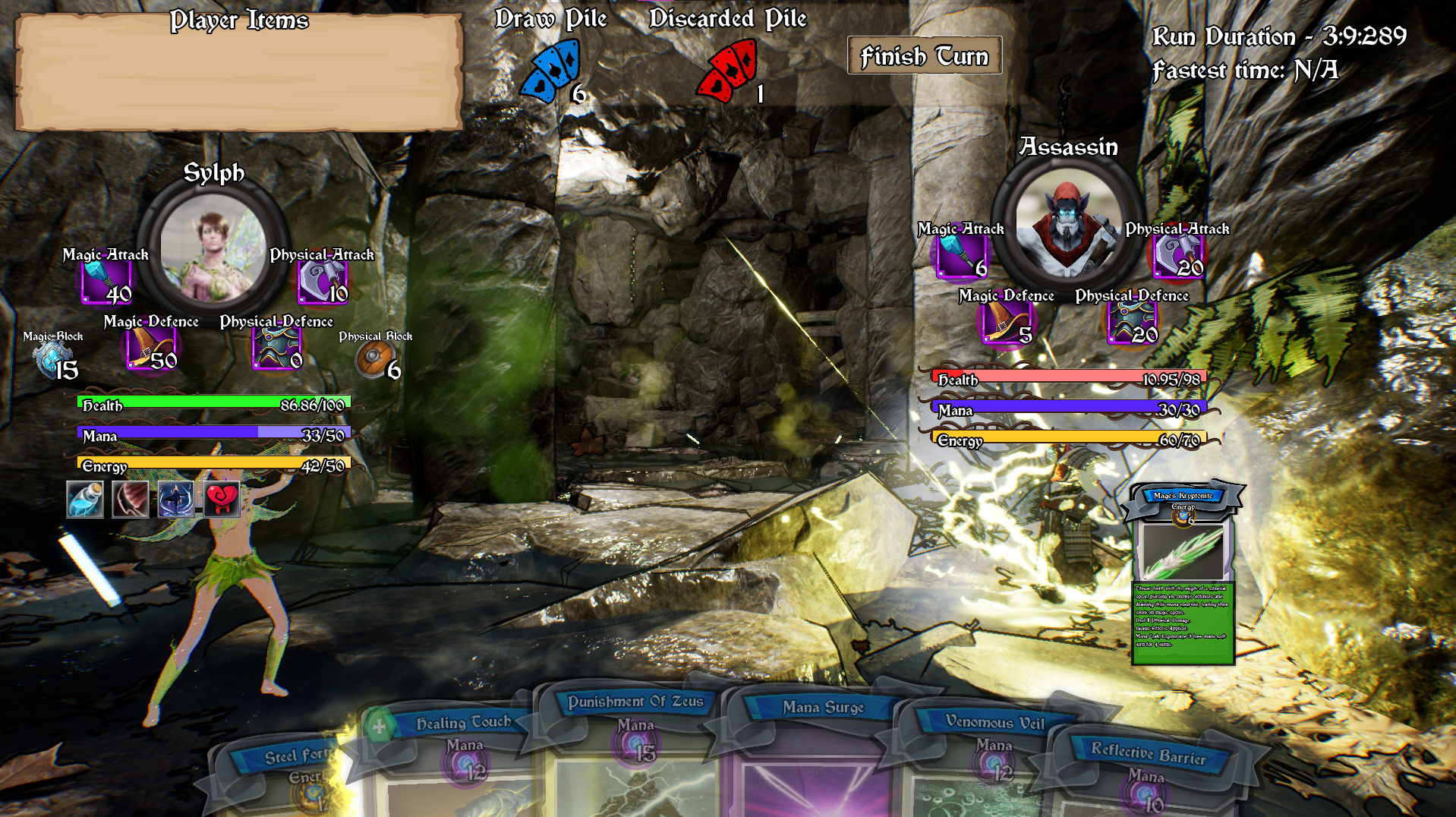Inspect the red scythe slash status icon
The width and height of the screenshot is (1456, 817).
pos(130,500)
